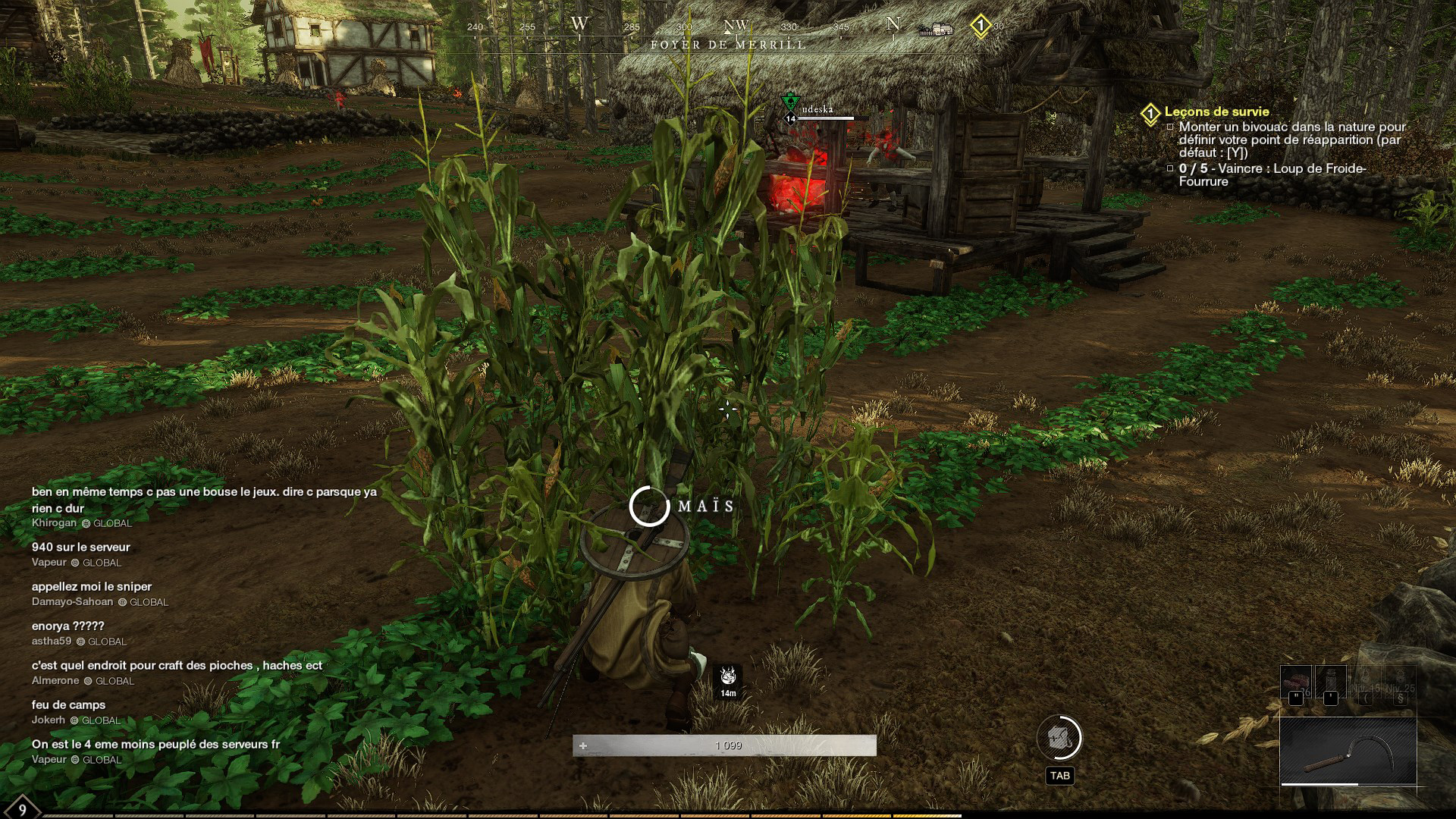
Task: Click the level 9 badge
Action: pyautogui.click(x=22, y=808)
